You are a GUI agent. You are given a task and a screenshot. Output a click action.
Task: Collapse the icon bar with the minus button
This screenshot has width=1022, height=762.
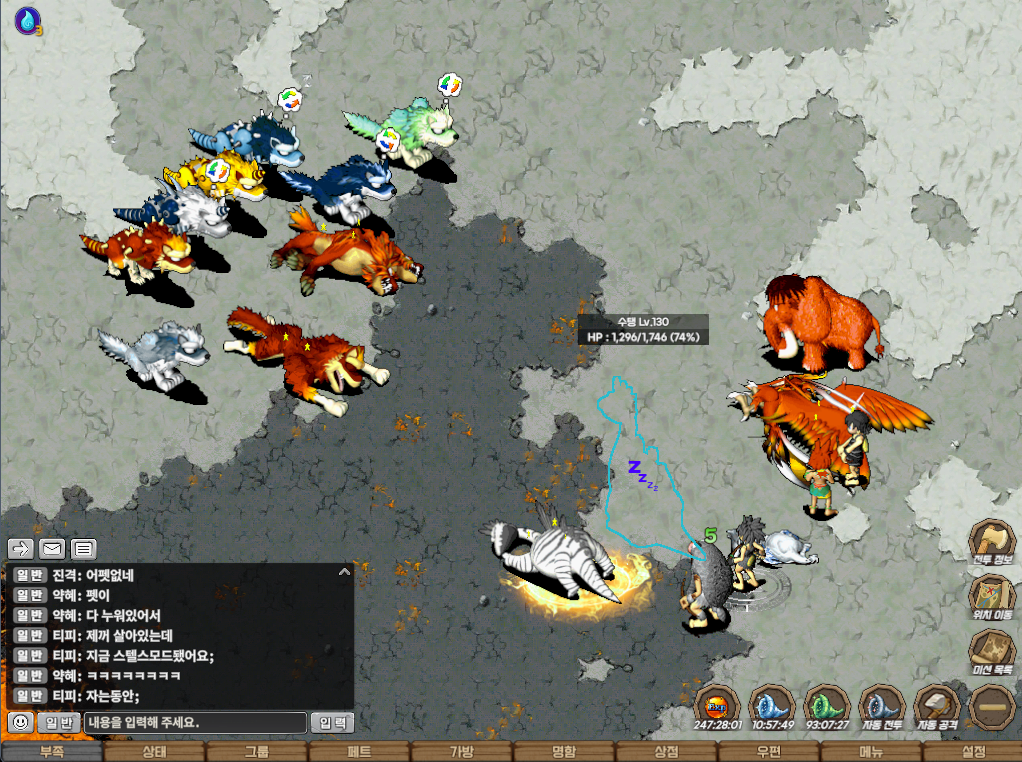click(993, 705)
